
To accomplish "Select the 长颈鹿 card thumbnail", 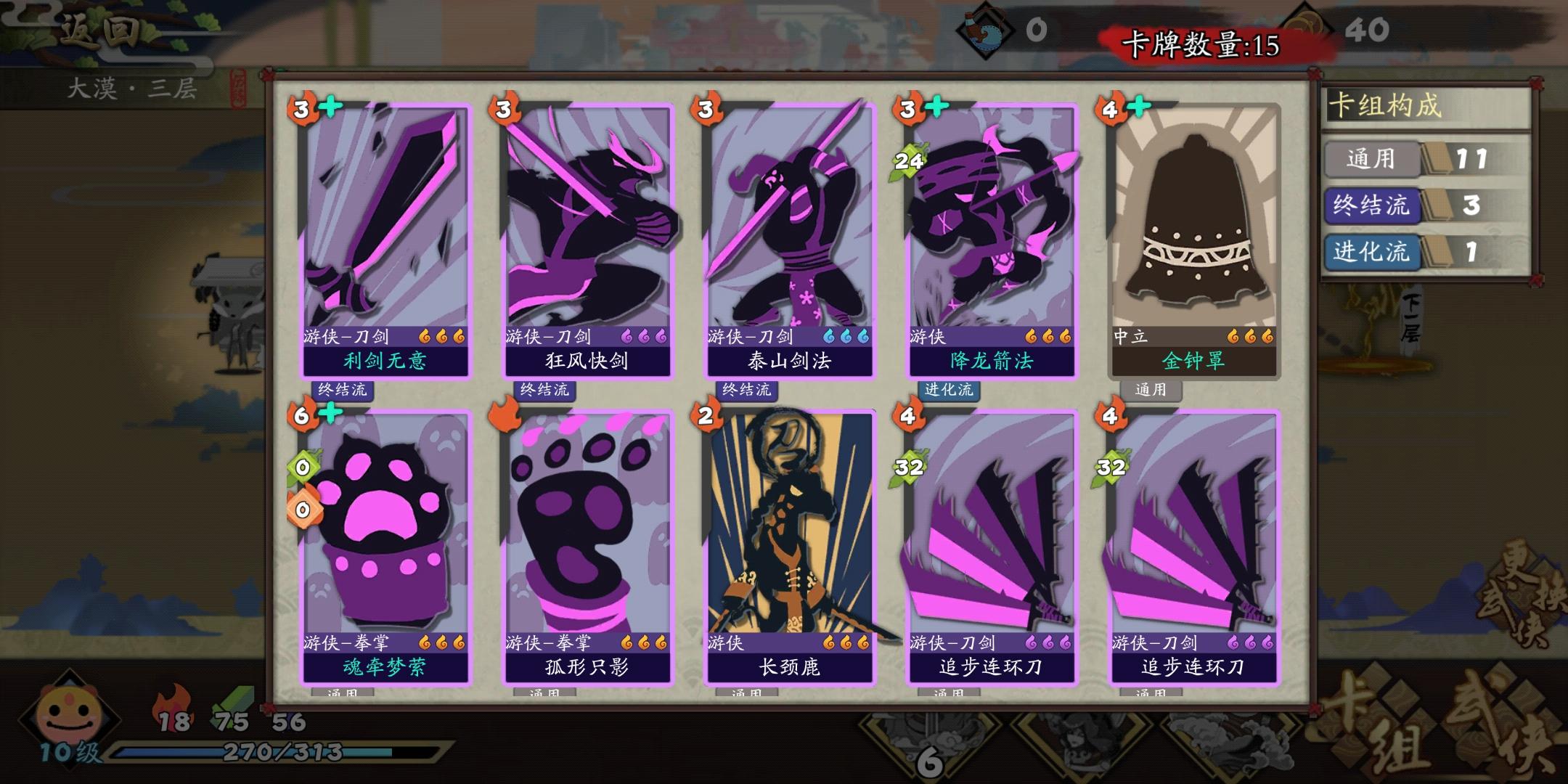I will [x=791, y=544].
